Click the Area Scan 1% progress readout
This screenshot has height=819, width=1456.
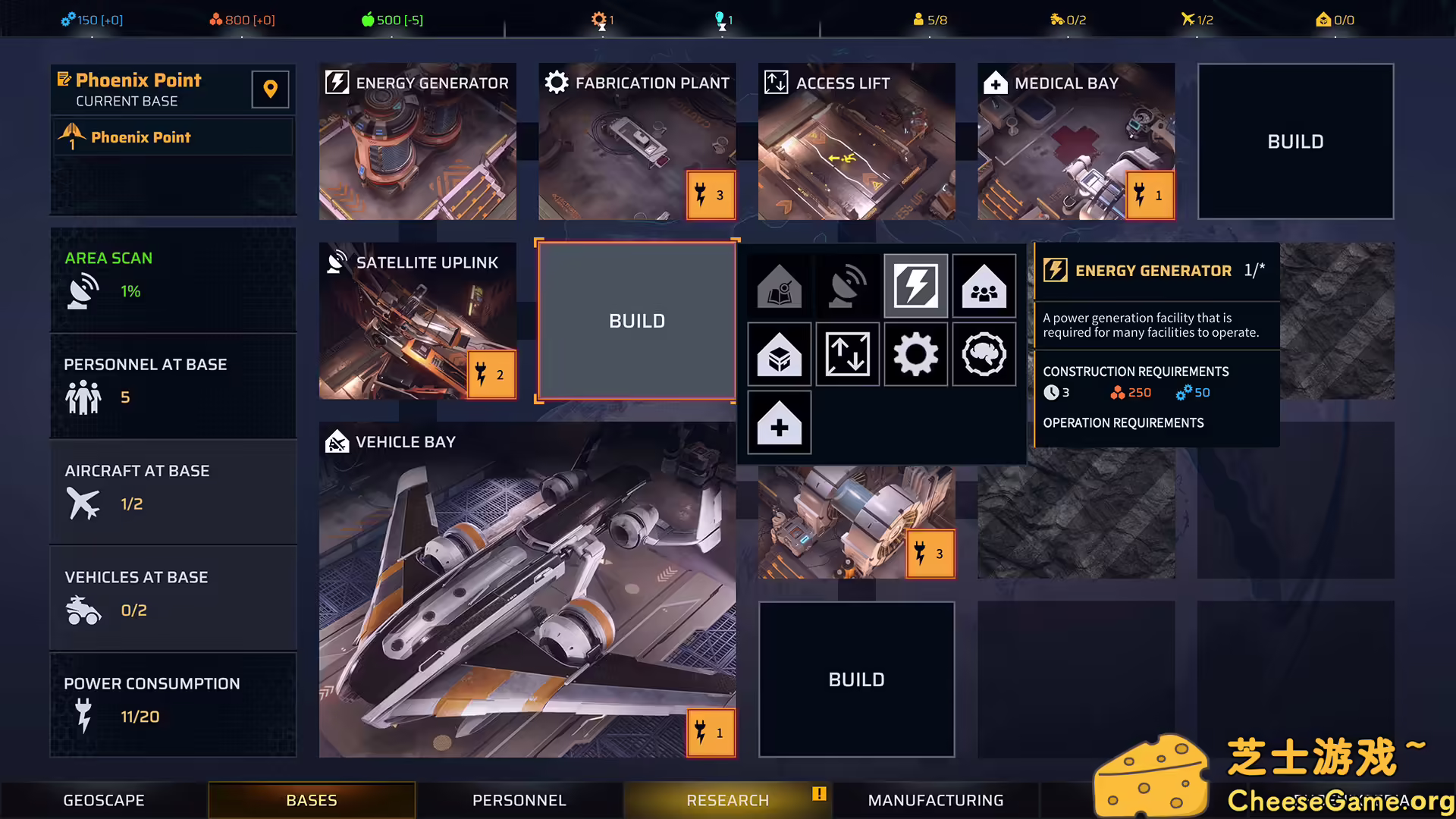(130, 291)
